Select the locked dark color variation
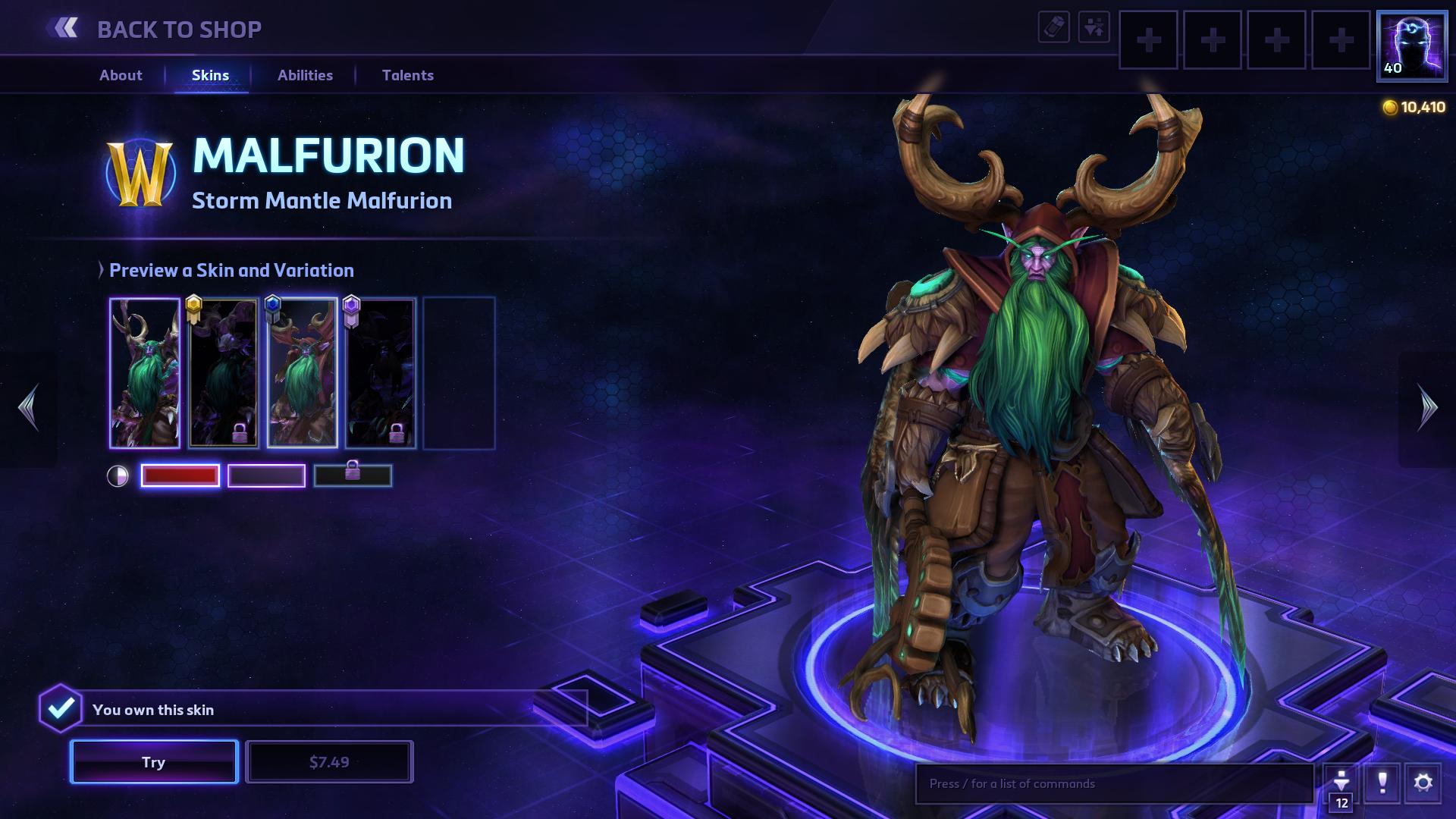1456x819 pixels. [x=353, y=475]
